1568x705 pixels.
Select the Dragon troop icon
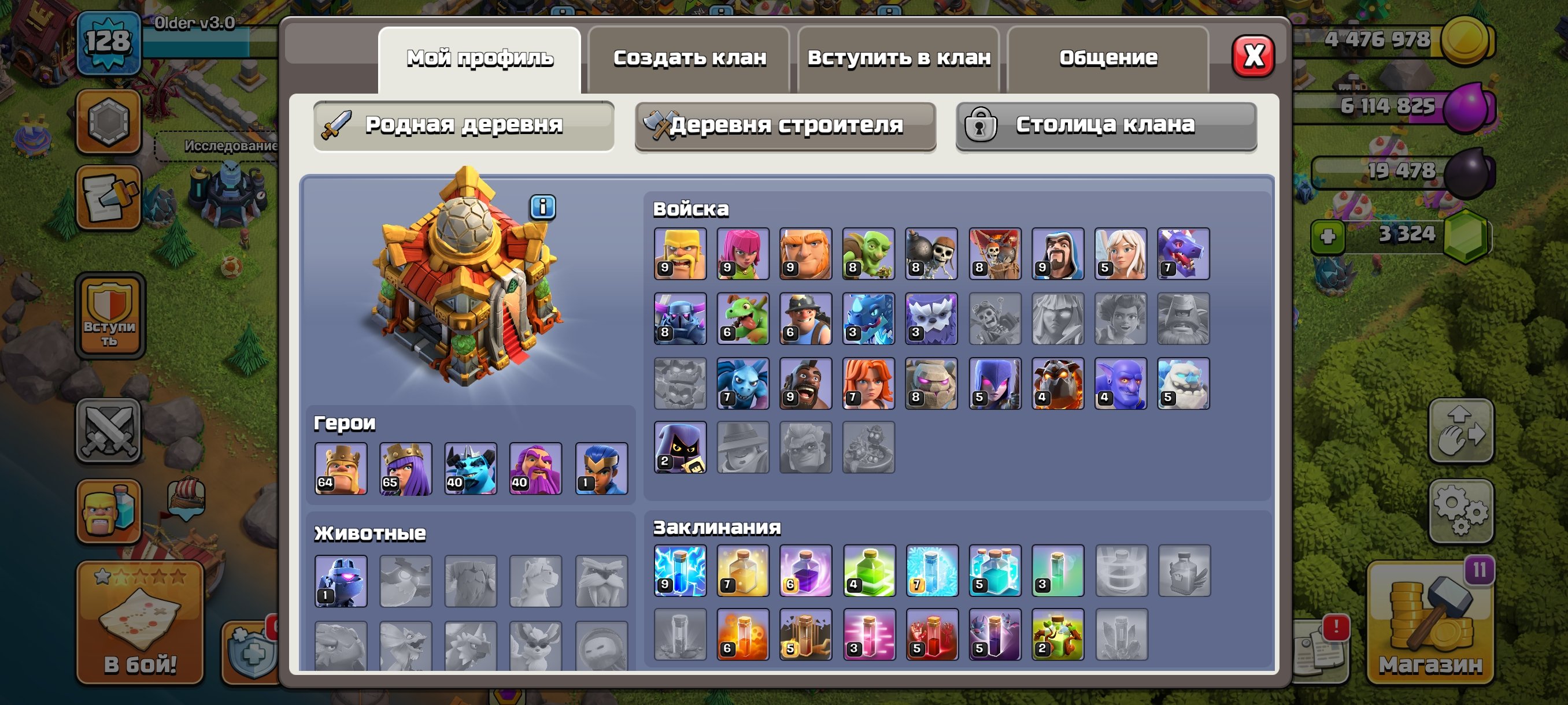tap(1183, 254)
